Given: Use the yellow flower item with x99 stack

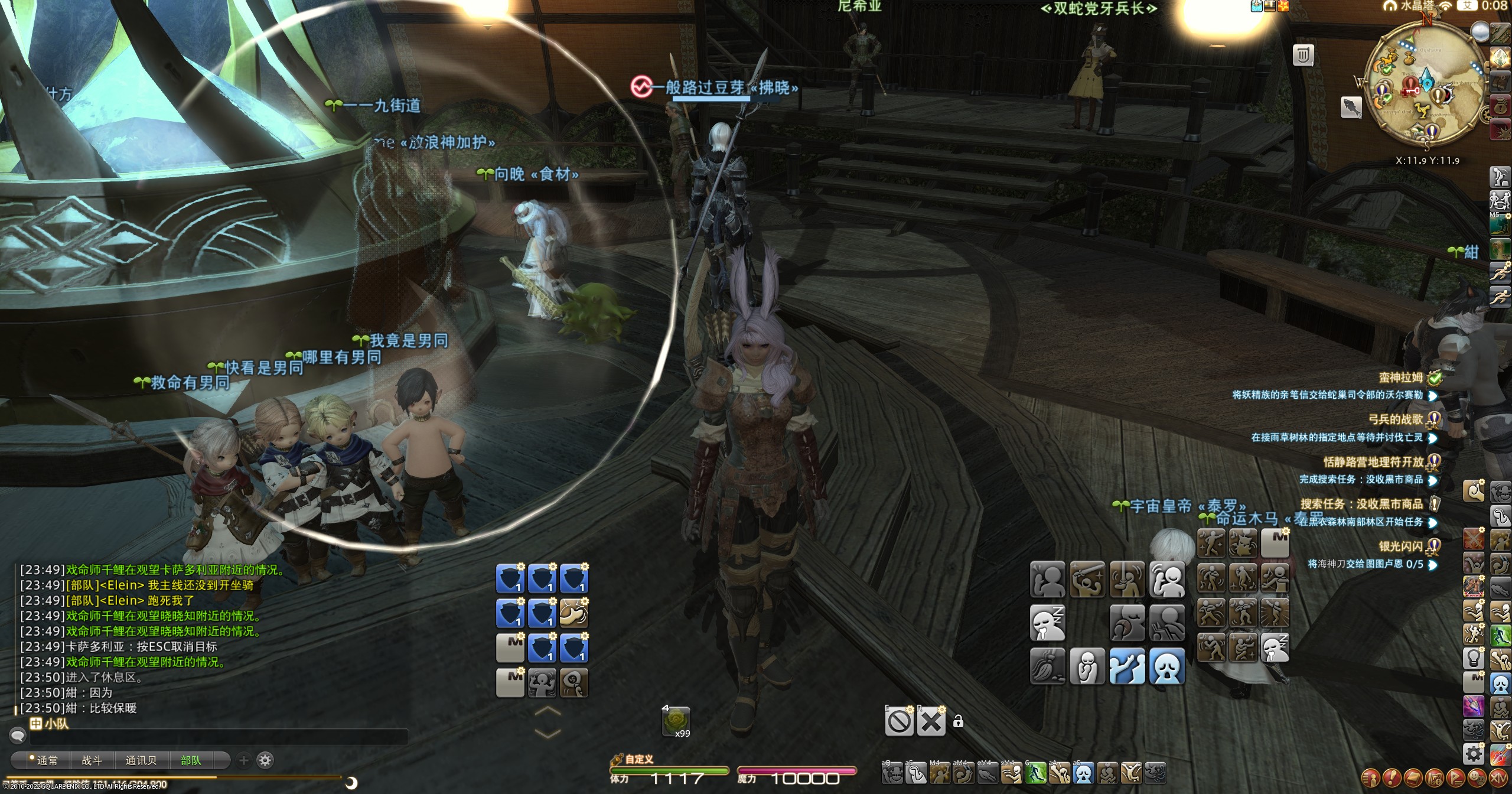Looking at the screenshot, I should click(x=676, y=721).
